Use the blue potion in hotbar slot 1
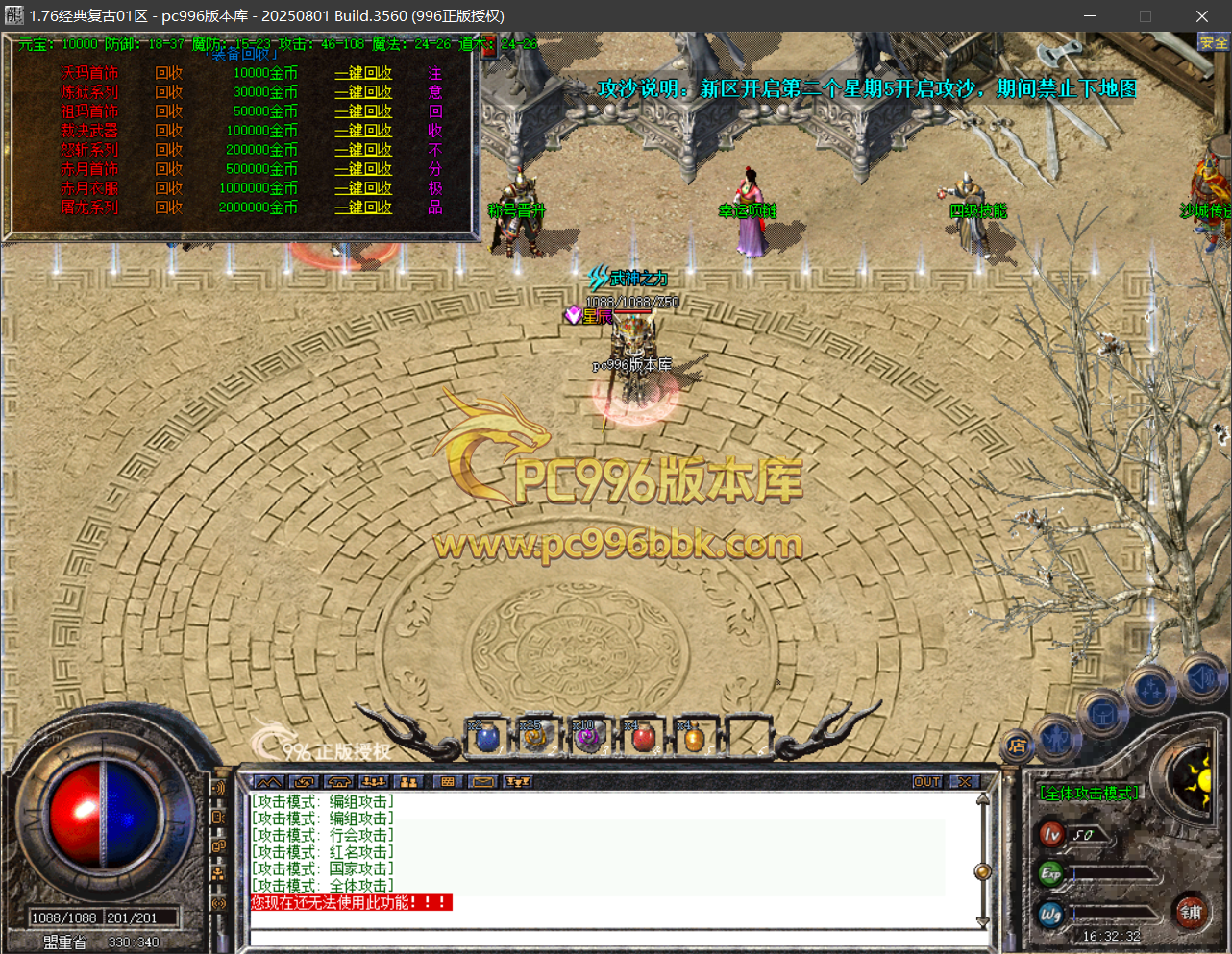Image resolution: width=1232 pixels, height=954 pixels. coord(487,738)
